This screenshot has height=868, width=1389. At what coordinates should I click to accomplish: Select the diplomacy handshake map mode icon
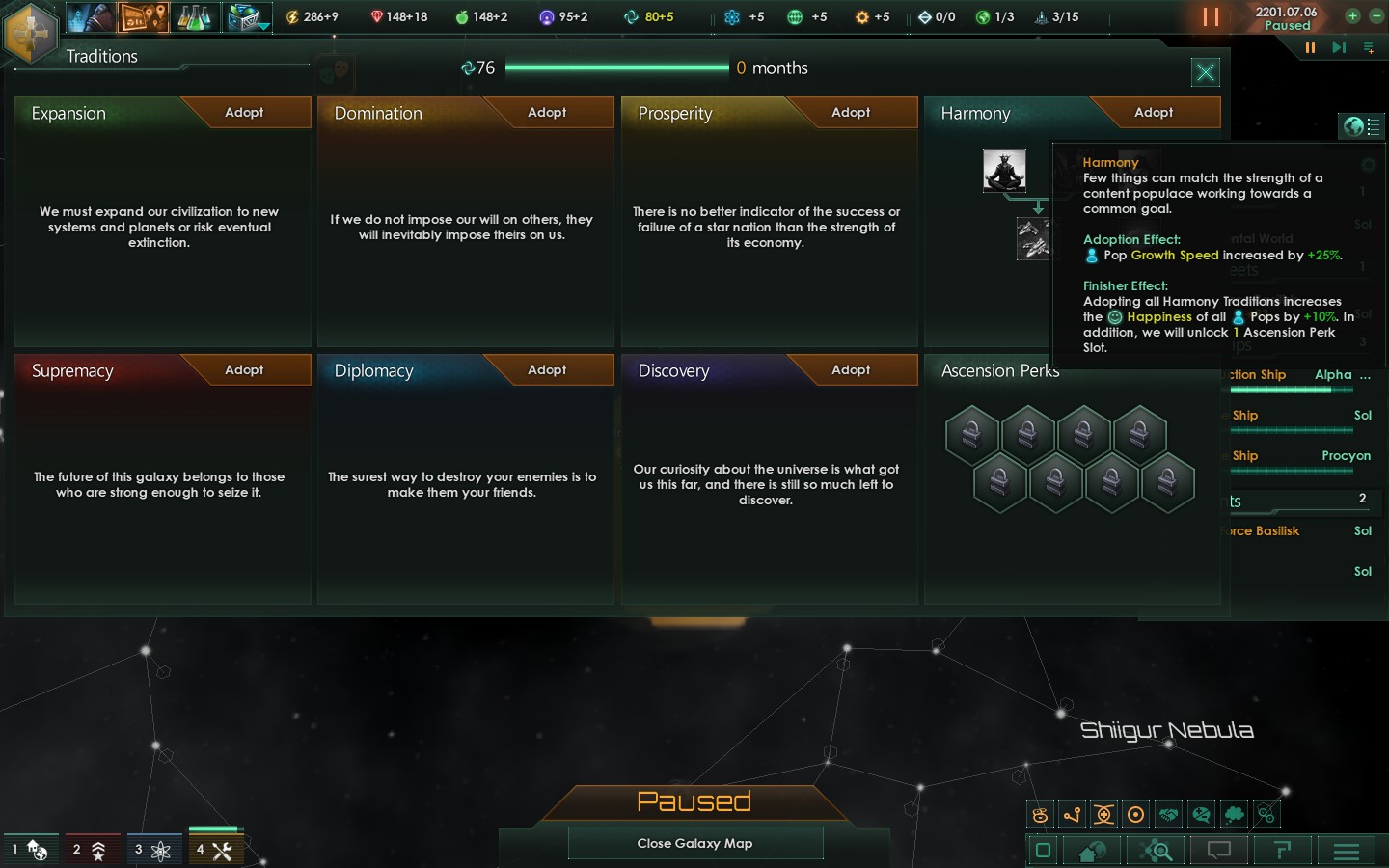[x=1169, y=815]
